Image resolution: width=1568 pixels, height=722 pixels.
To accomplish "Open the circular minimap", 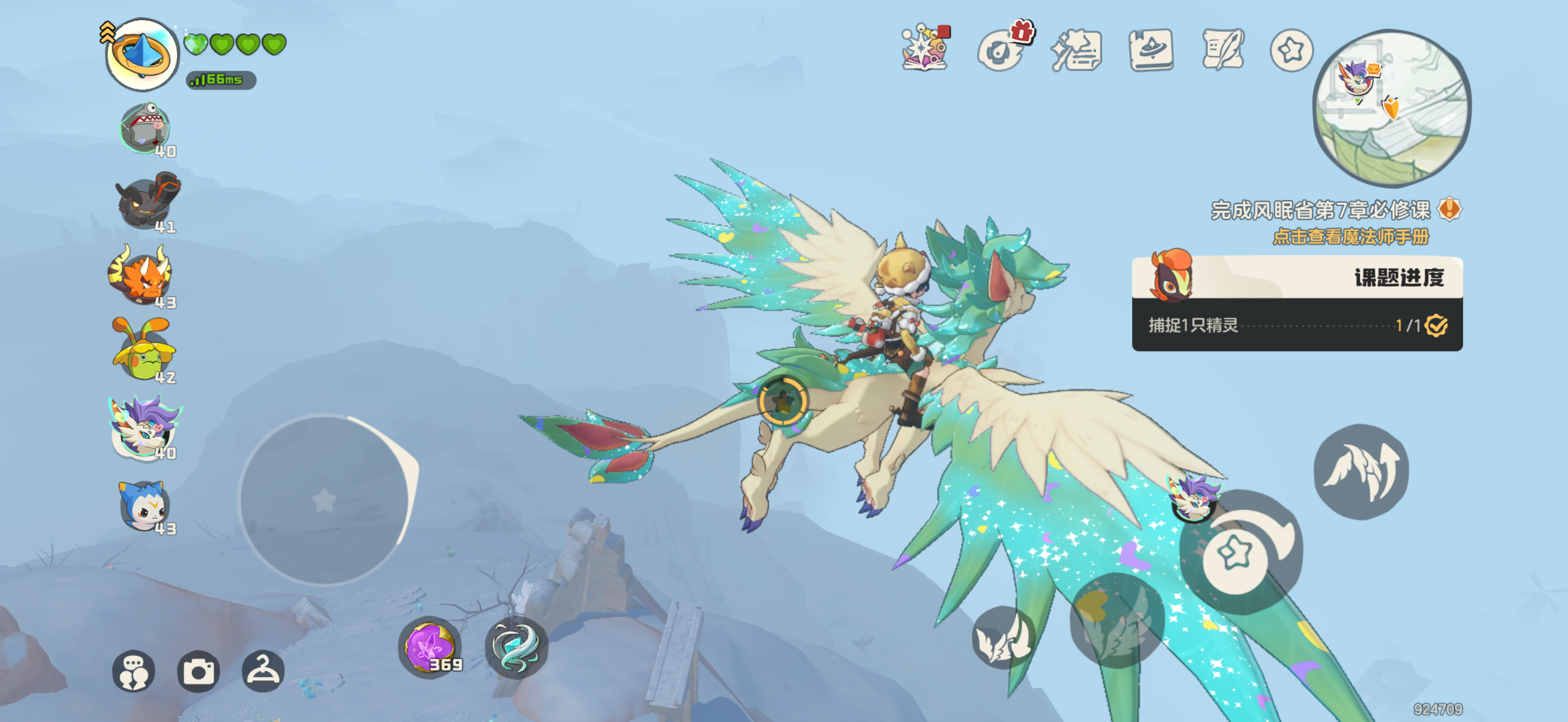I will (x=1391, y=107).
